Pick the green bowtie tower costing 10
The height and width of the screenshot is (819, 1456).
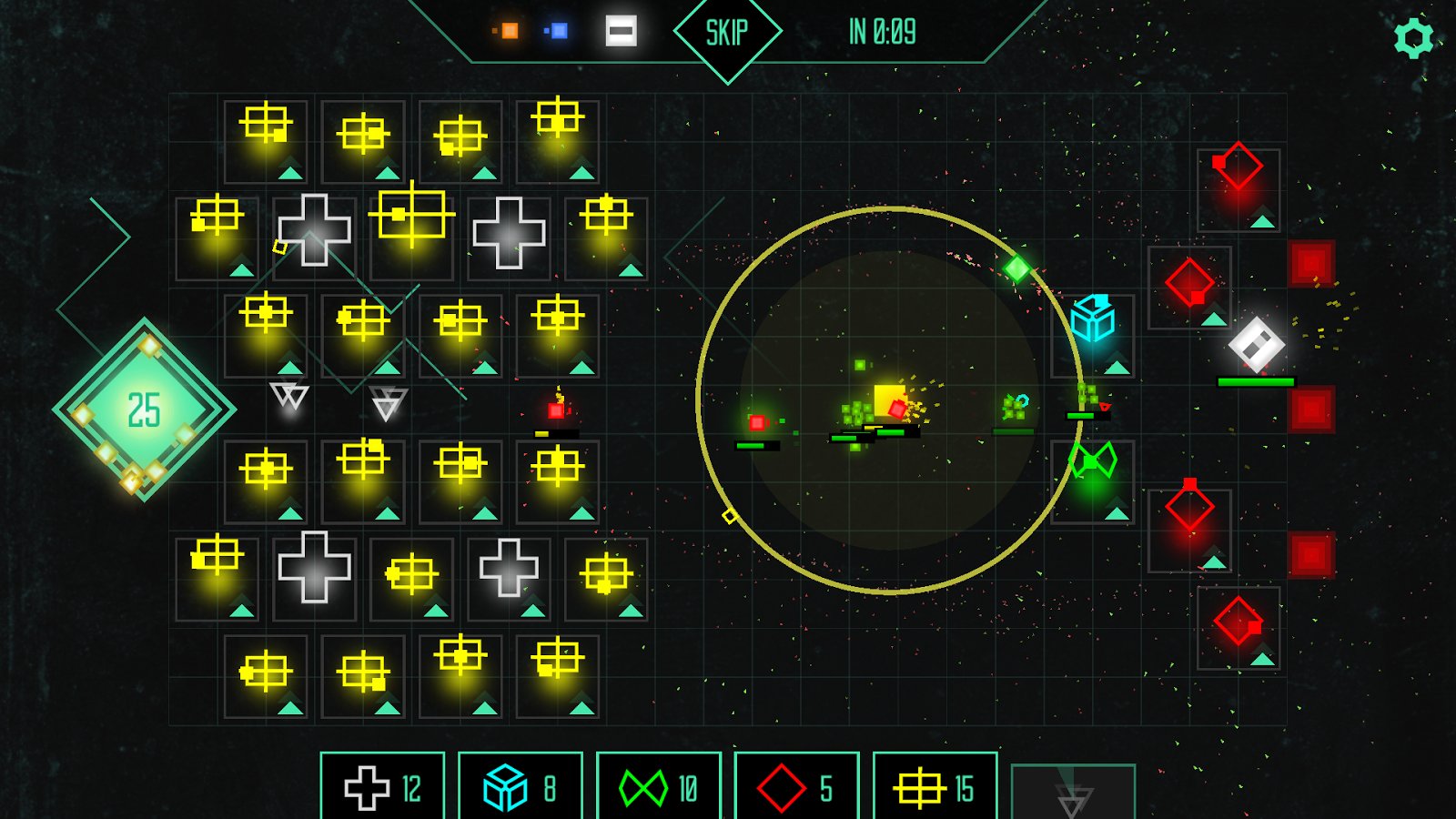[659, 787]
